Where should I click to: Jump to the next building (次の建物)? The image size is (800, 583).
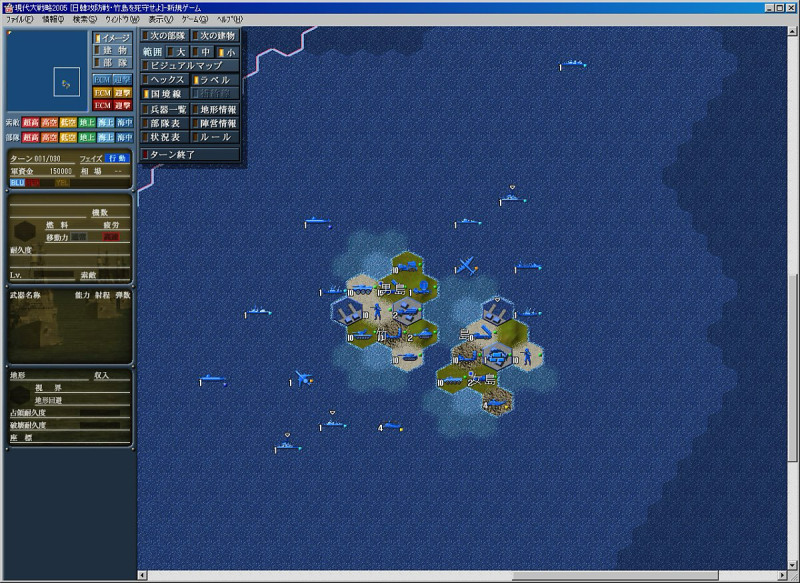(x=215, y=36)
